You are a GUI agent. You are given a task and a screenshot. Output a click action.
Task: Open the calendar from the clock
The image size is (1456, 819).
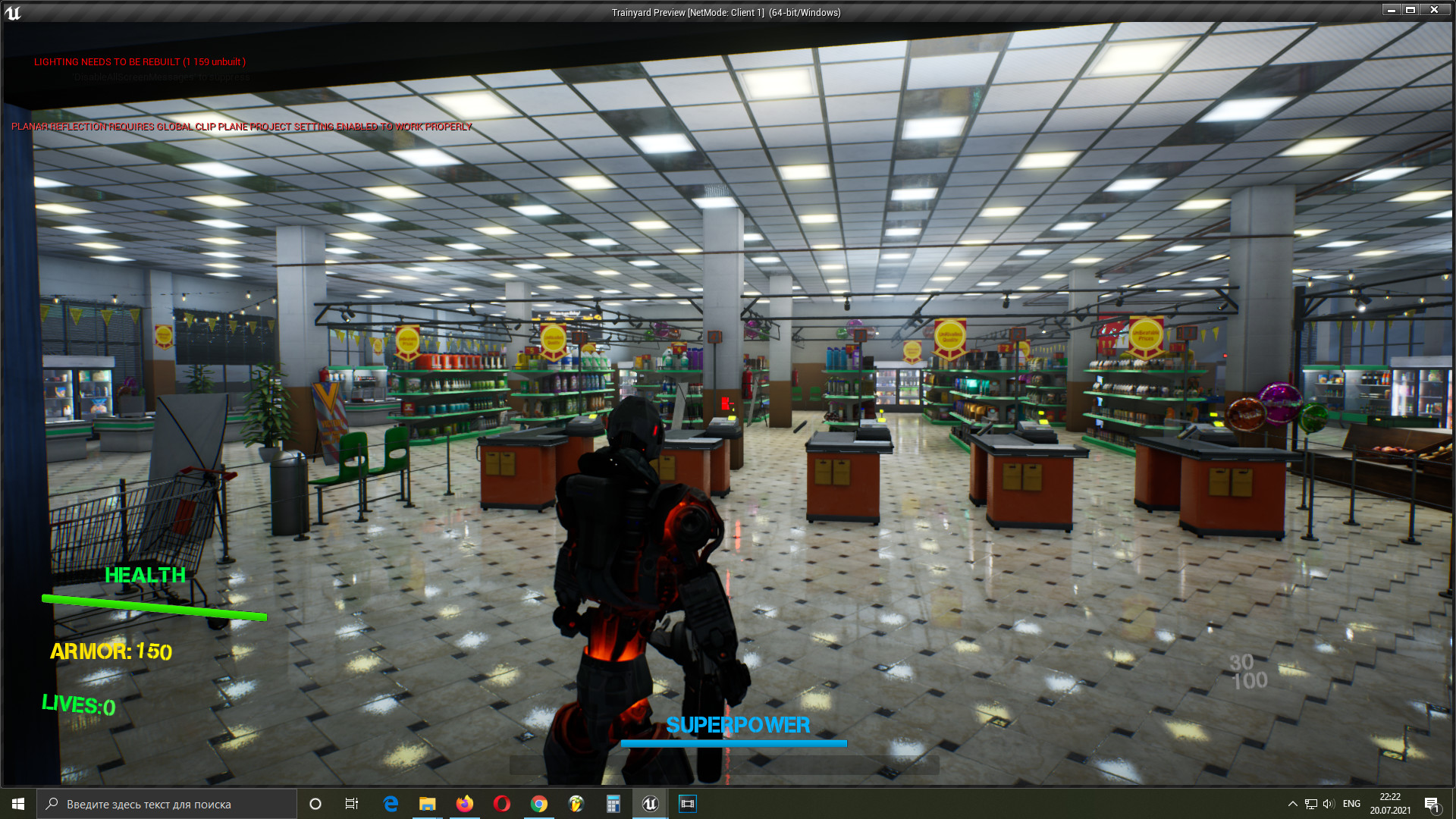[x=1392, y=804]
